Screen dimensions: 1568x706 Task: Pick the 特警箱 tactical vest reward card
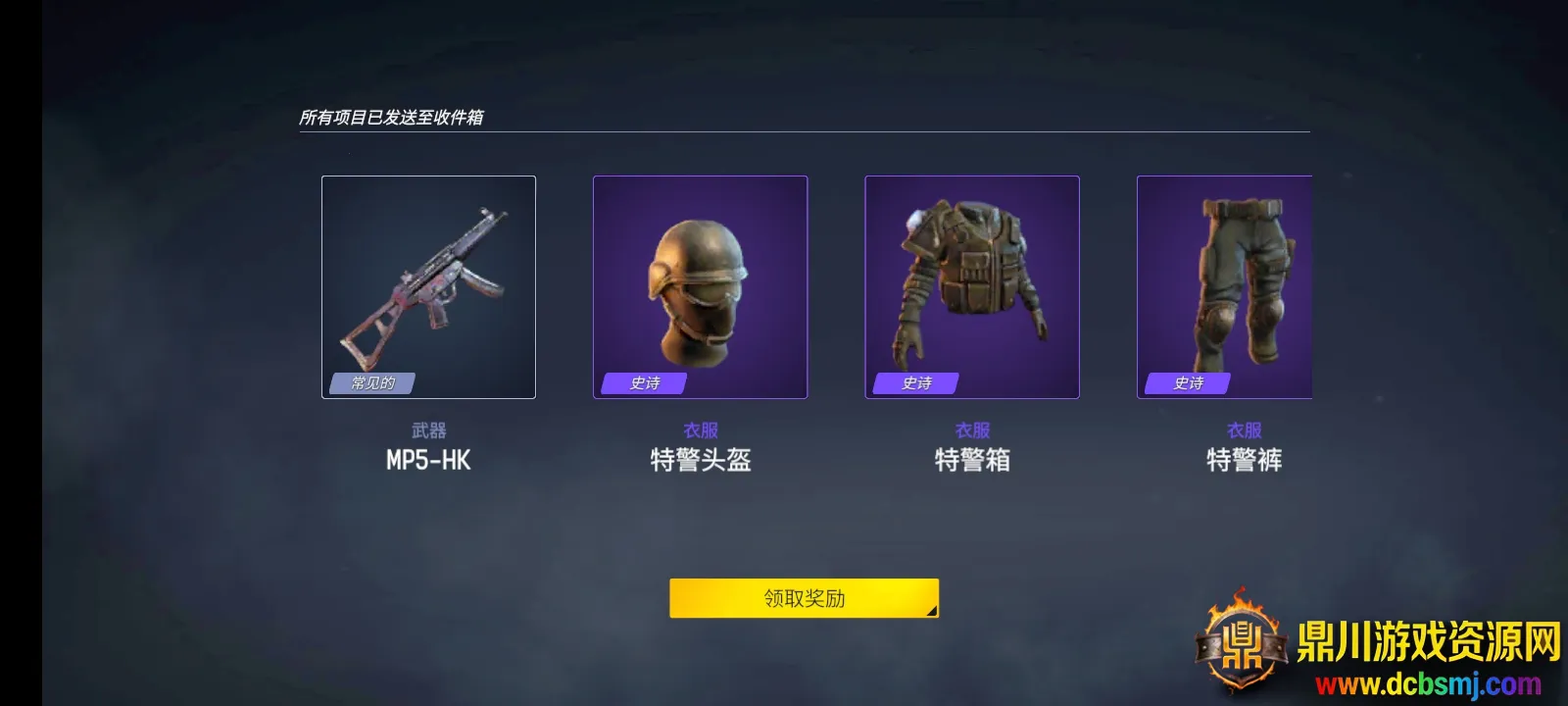(x=971, y=287)
